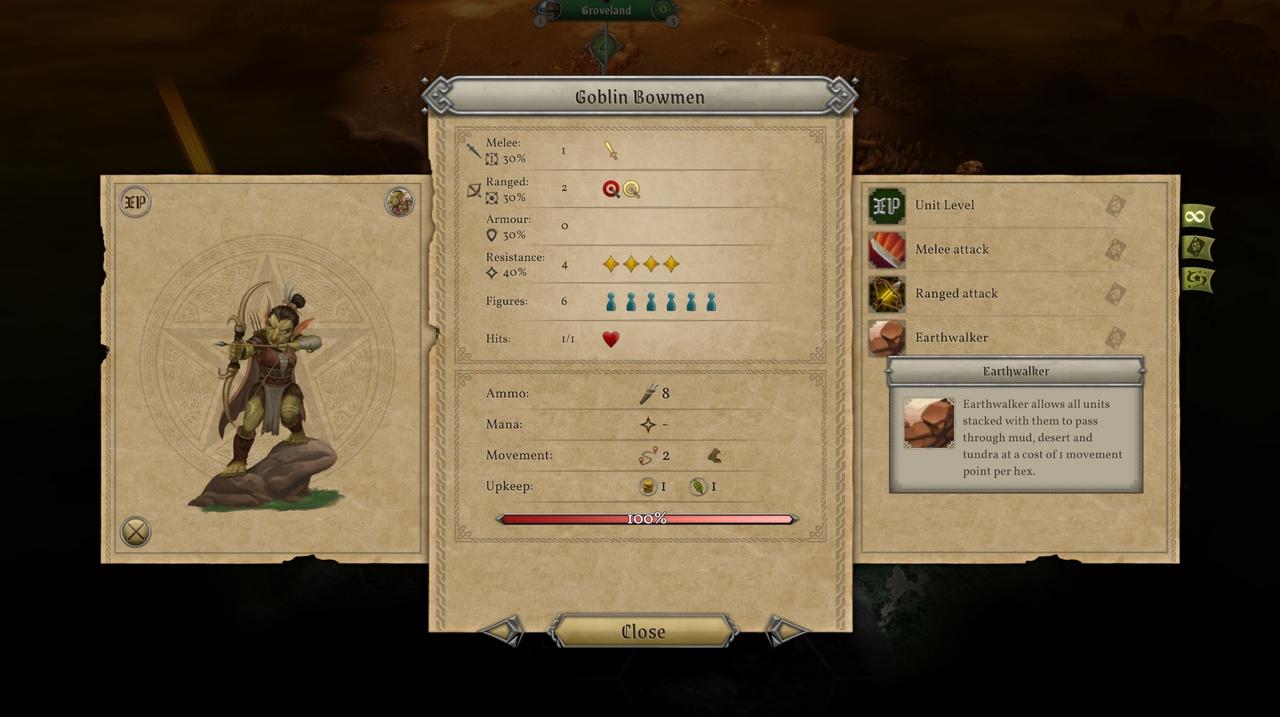Switch to the playing card tab
Image resolution: width=1280 pixels, height=717 pixels.
click(1196, 248)
